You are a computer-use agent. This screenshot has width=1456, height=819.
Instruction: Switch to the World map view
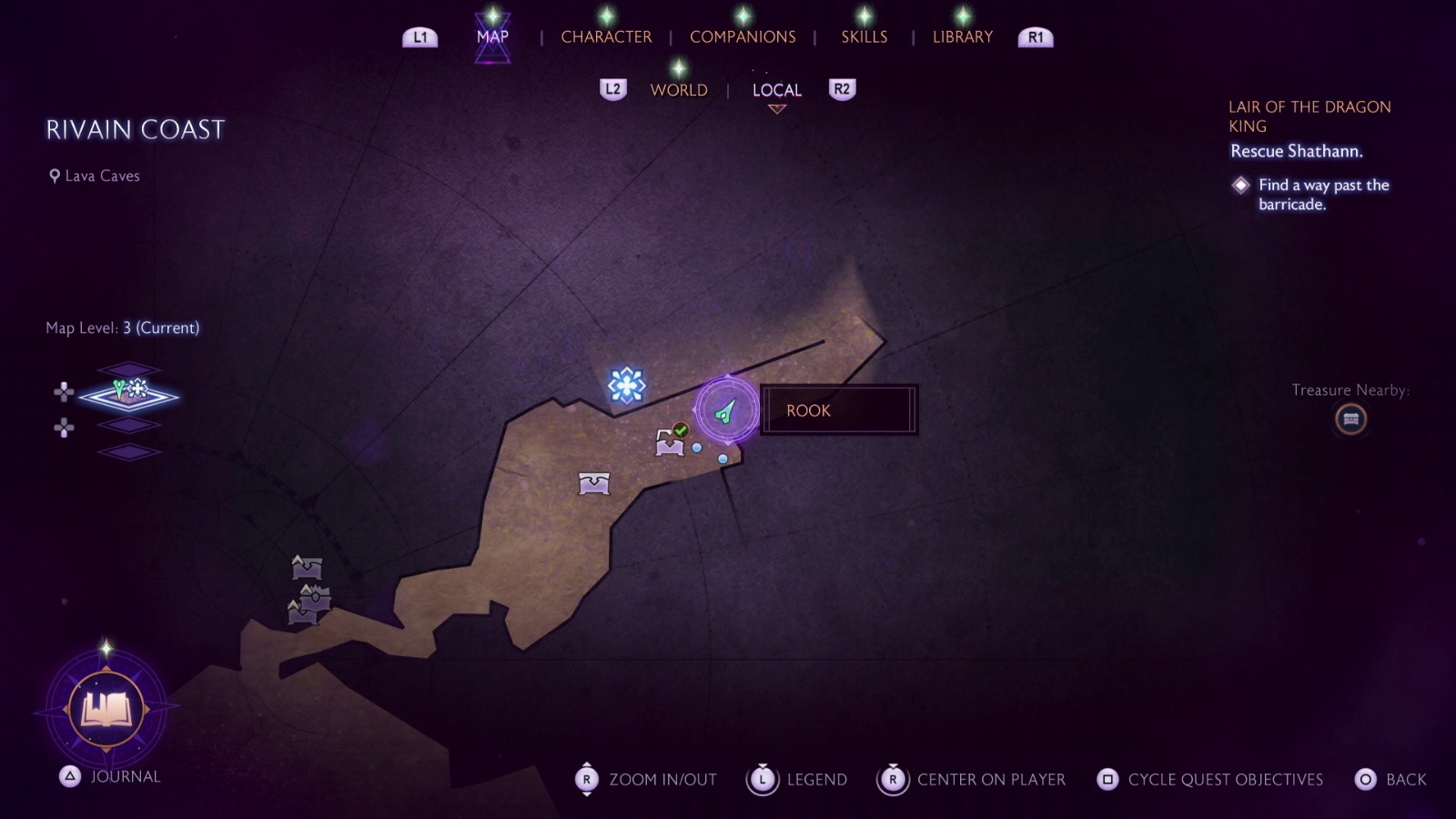(x=678, y=90)
